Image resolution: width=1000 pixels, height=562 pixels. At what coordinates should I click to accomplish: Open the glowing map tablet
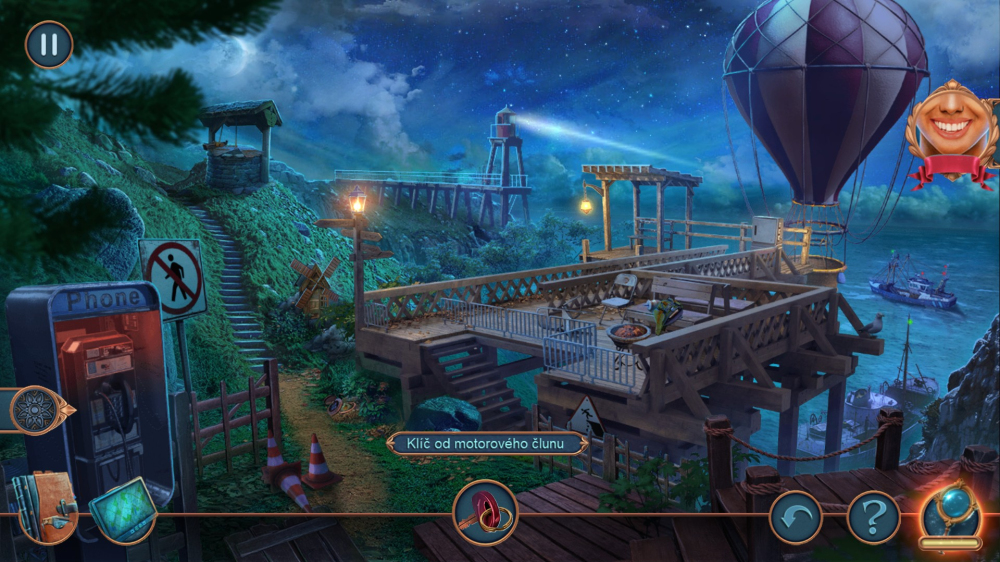pos(122,509)
